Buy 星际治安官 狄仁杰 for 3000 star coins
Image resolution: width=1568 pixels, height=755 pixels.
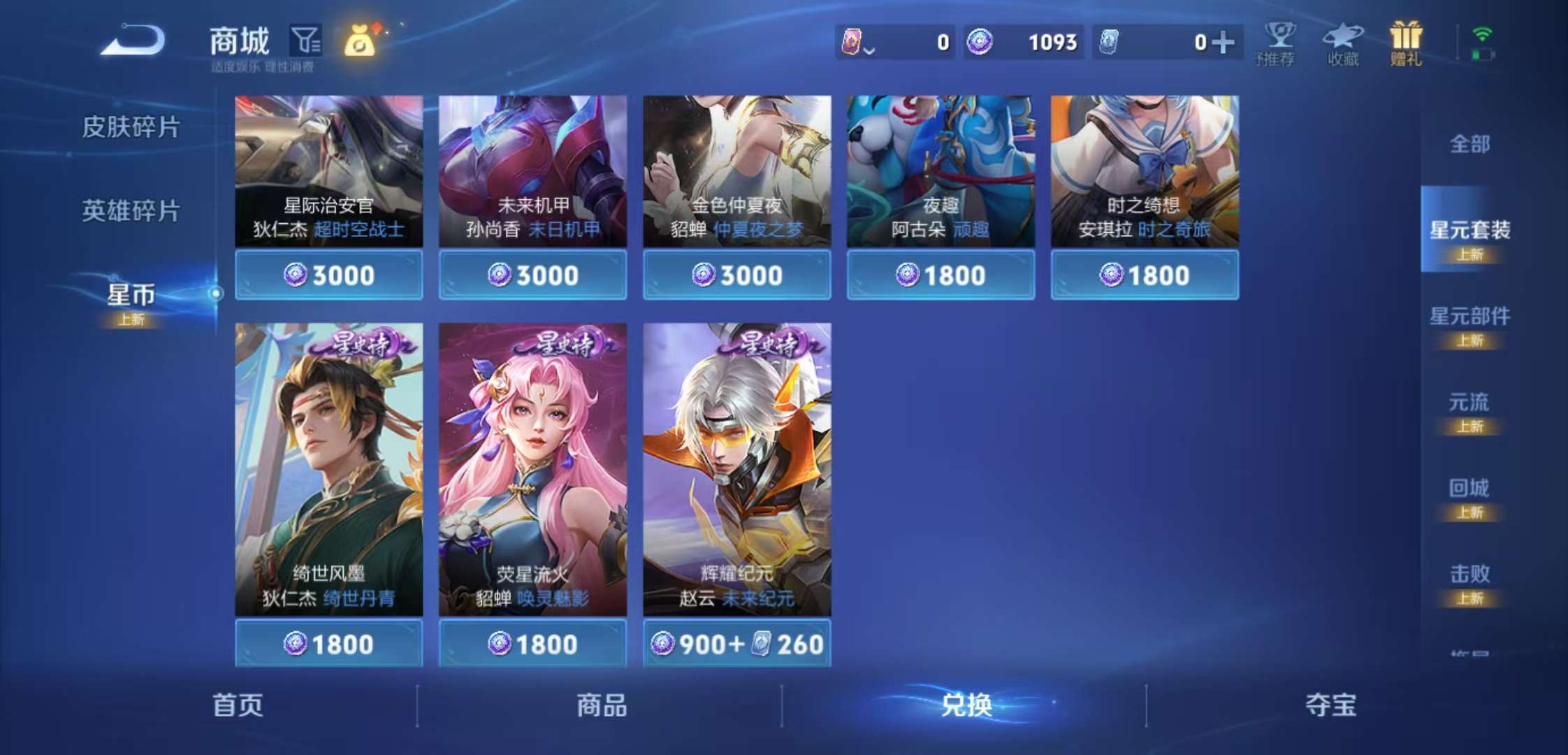328,275
